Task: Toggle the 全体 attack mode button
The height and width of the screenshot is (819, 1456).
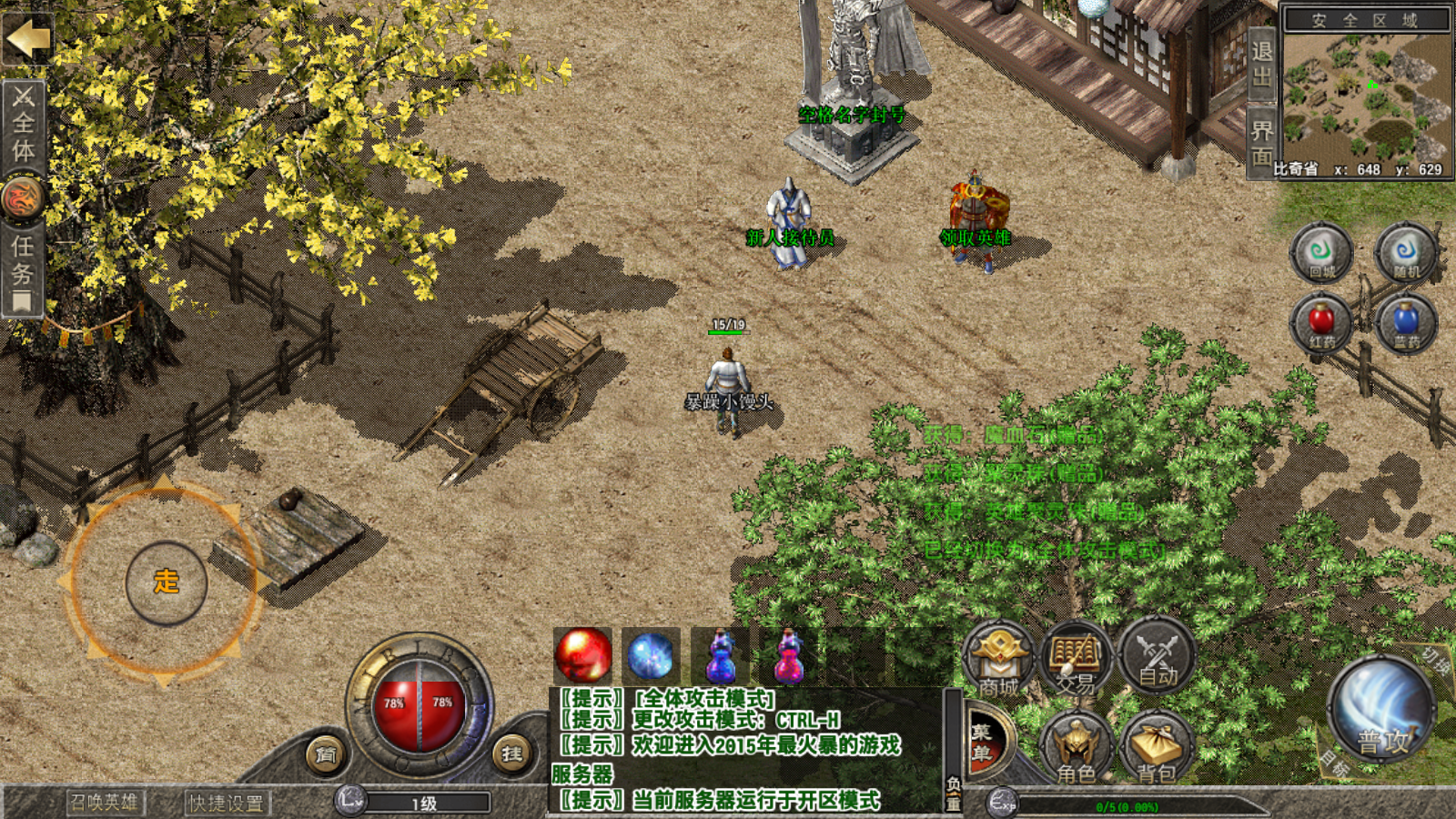Action: [x=24, y=125]
